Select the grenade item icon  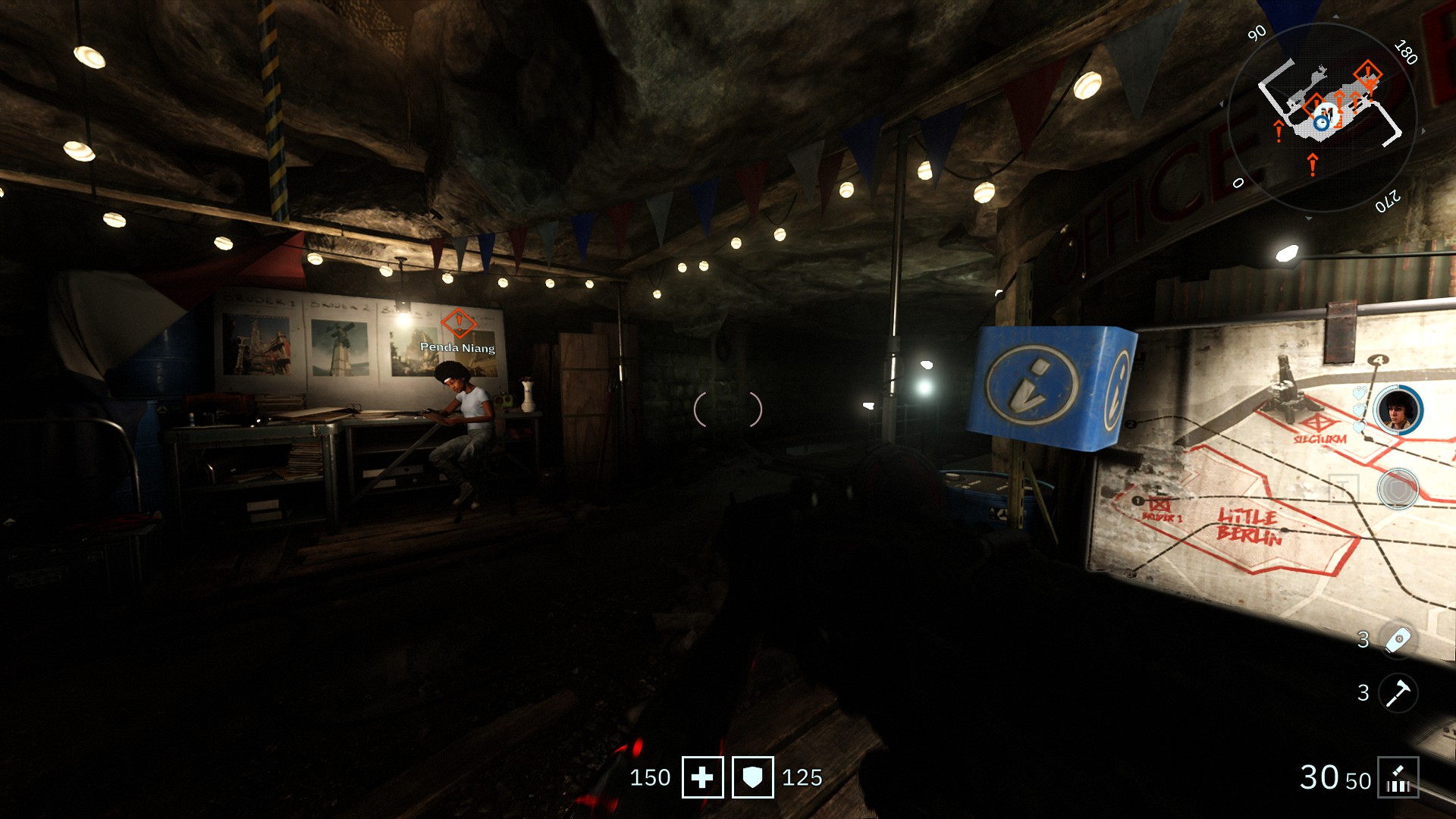point(1398,640)
